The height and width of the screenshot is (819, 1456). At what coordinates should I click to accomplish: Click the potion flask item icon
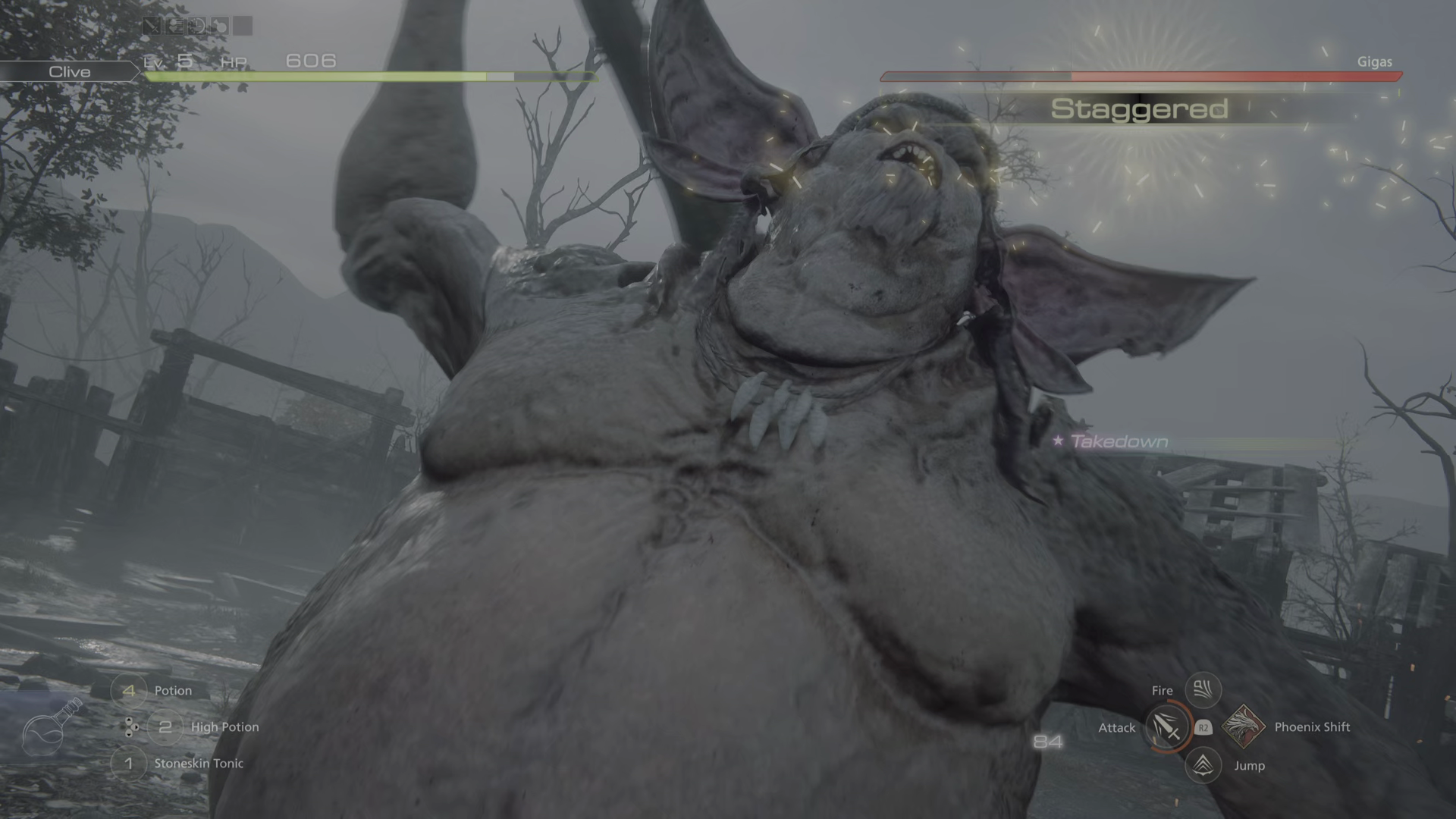51,728
